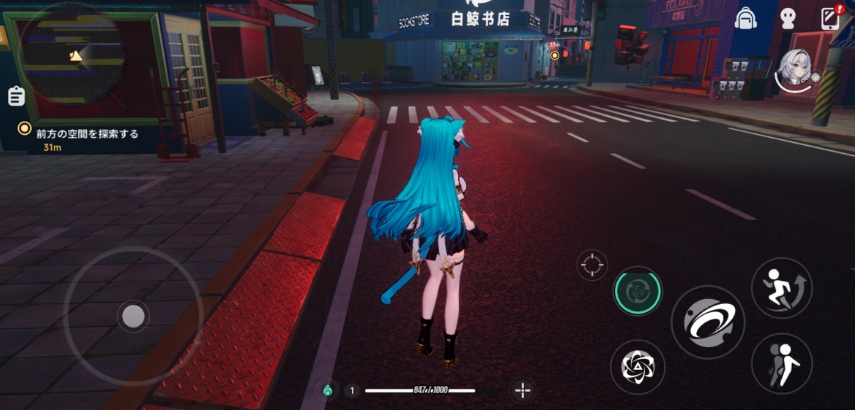The image size is (855, 410).
Task: Tap the crosshair target-lock button
Action: (592, 265)
